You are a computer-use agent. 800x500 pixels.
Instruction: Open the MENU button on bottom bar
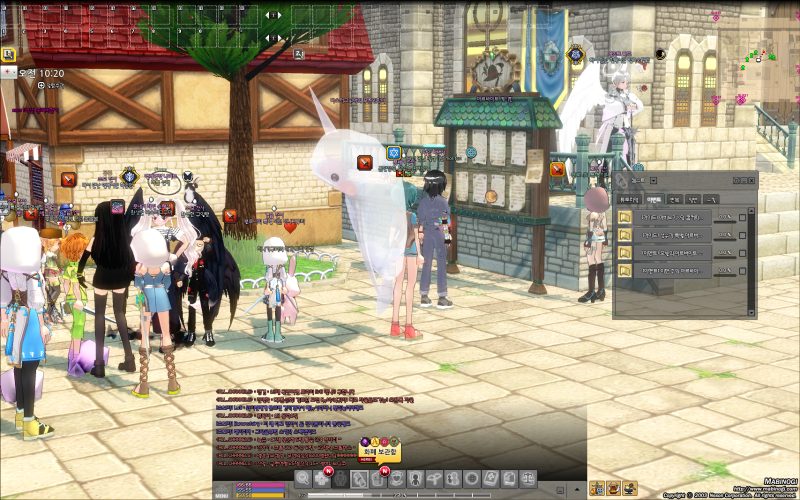223,492
